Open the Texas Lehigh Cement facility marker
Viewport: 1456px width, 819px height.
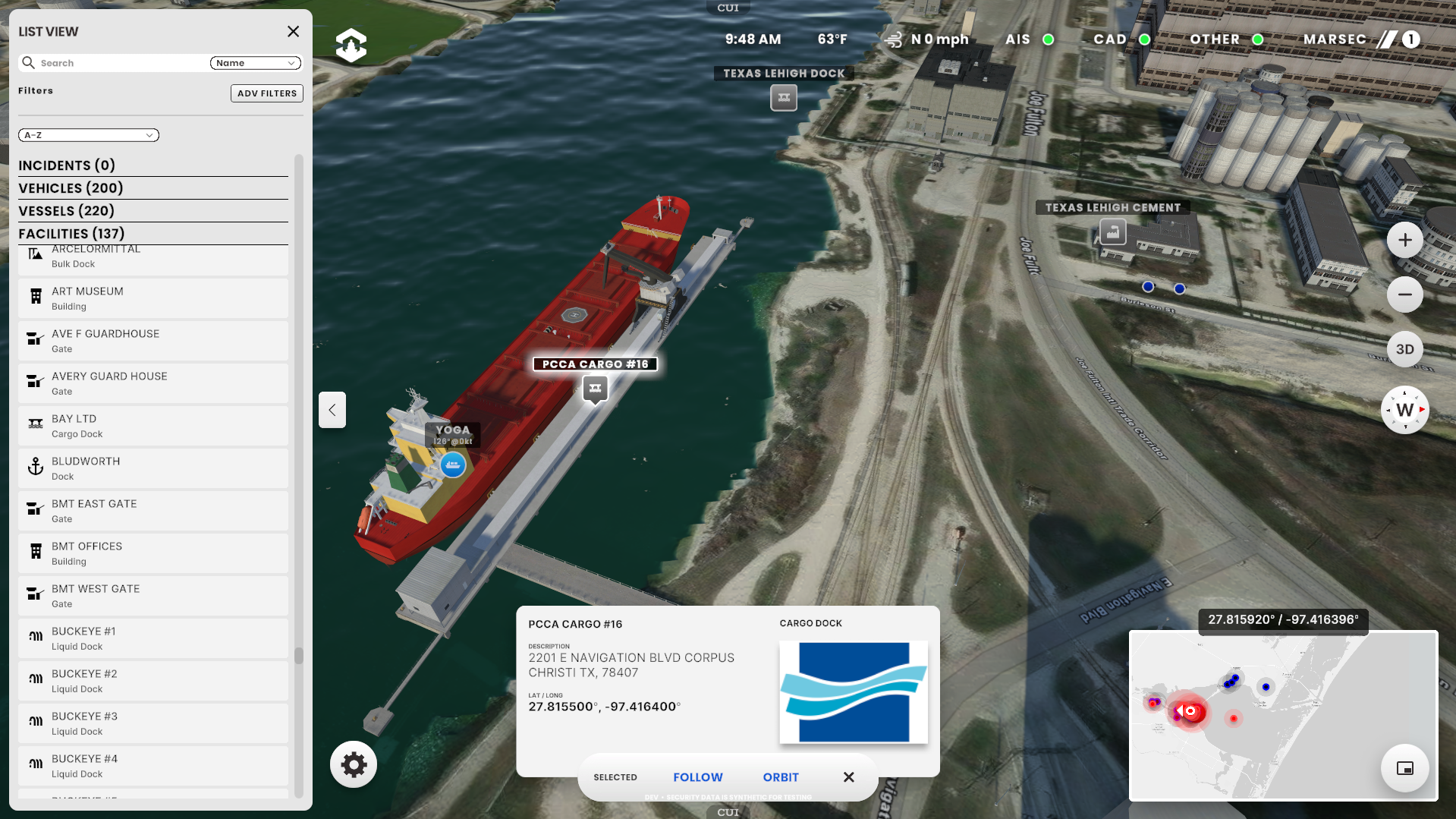pyautogui.click(x=1111, y=232)
